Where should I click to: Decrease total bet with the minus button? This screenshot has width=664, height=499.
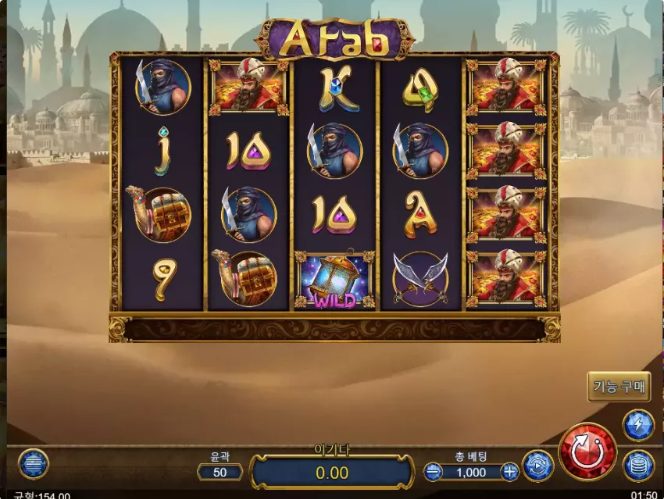coord(433,471)
